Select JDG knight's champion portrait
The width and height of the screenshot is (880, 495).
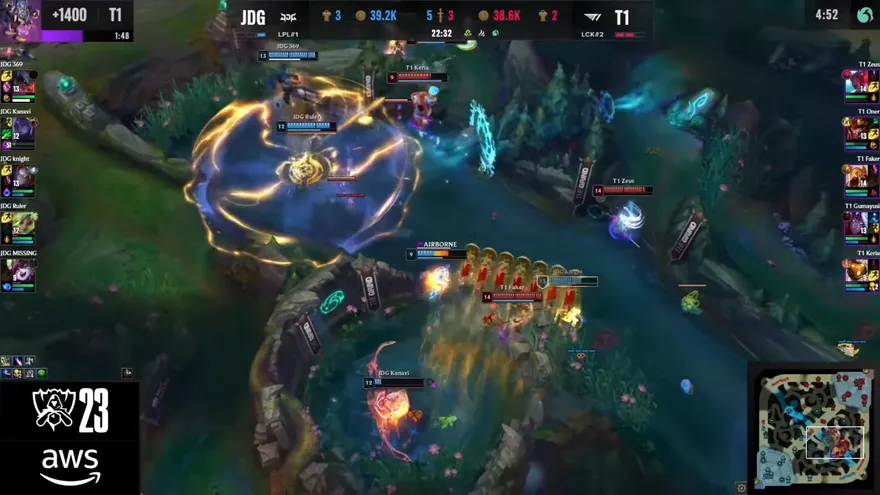point(23,177)
